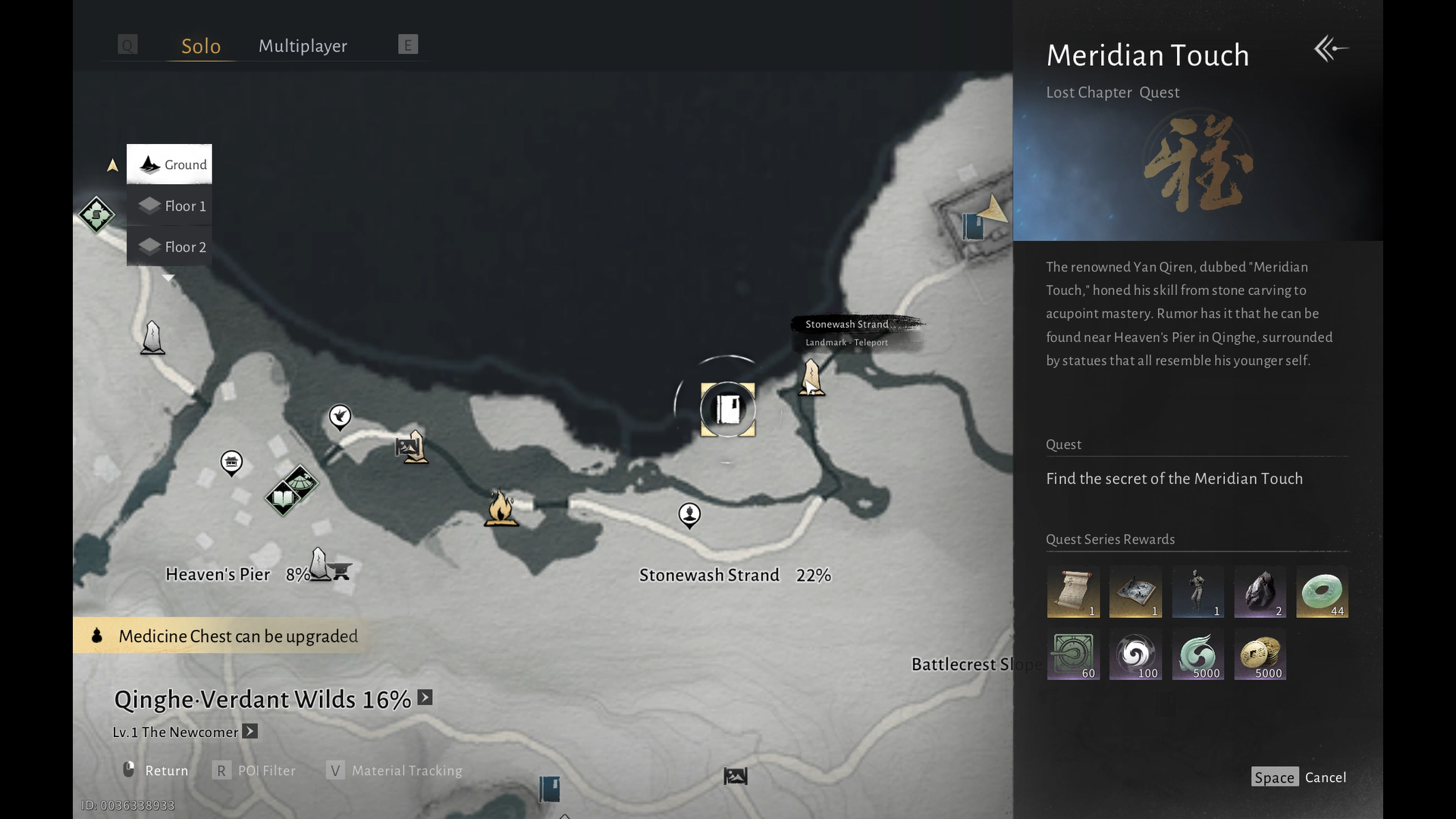
Task: Switch map view to Floor 1
Action: 170,206
